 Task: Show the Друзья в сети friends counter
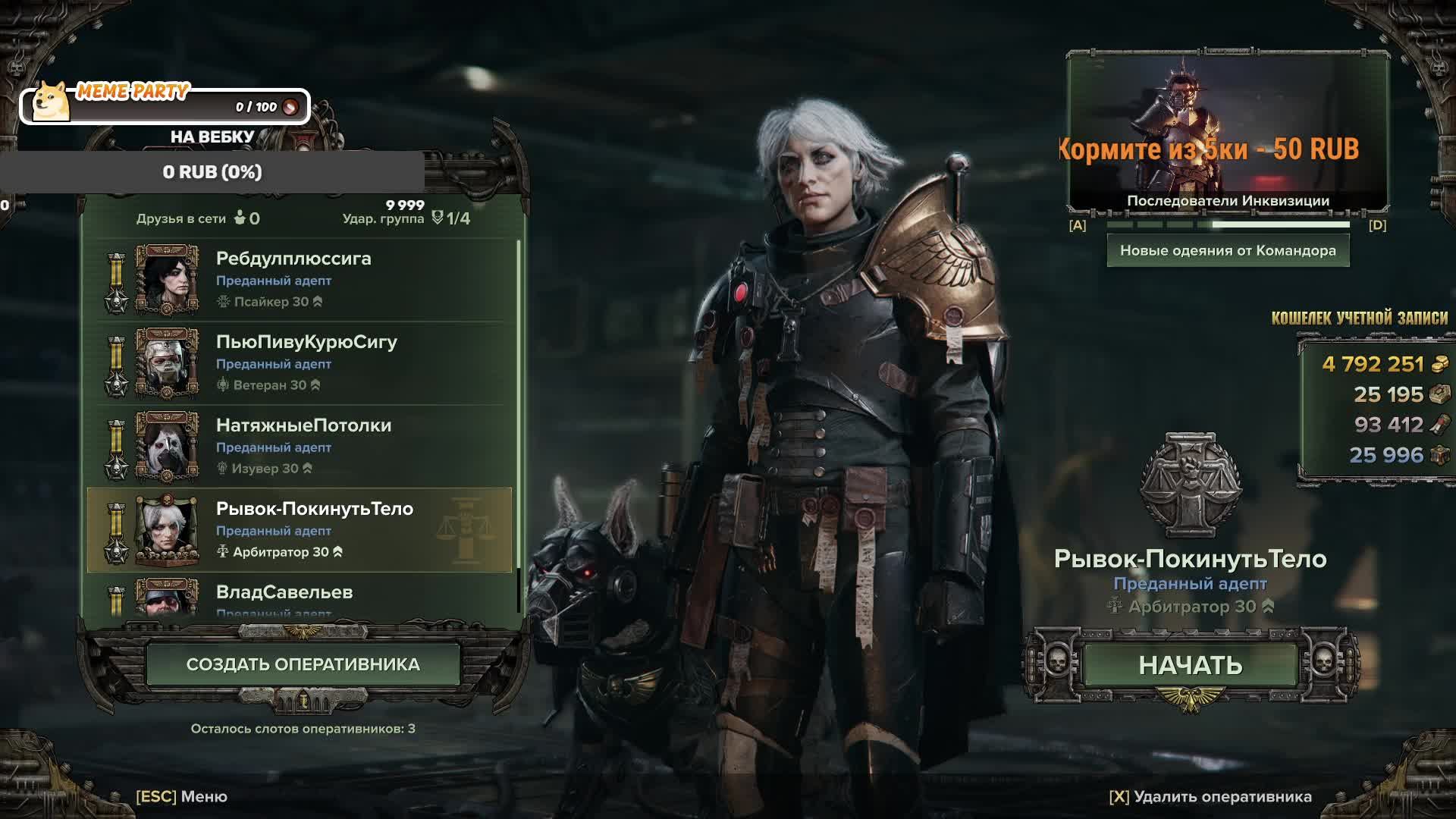pyautogui.click(x=198, y=218)
